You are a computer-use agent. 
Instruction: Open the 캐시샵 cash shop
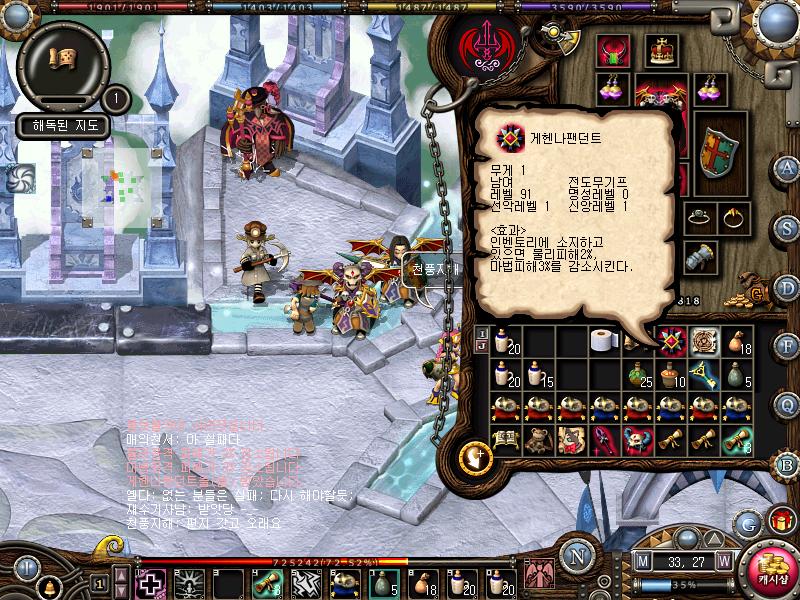tap(770, 567)
